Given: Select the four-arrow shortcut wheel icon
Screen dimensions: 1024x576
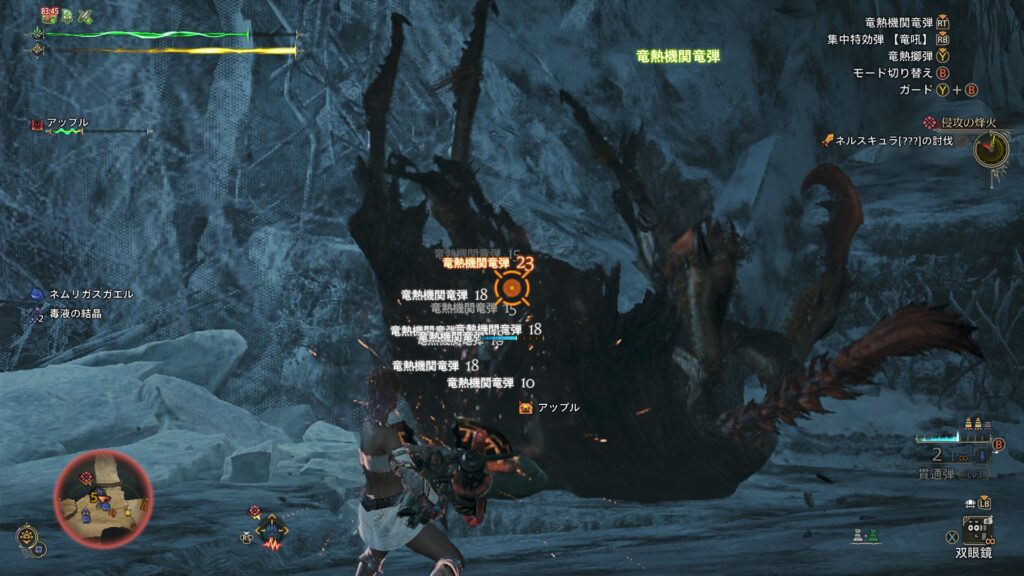Looking at the screenshot, I should click(271, 530).
